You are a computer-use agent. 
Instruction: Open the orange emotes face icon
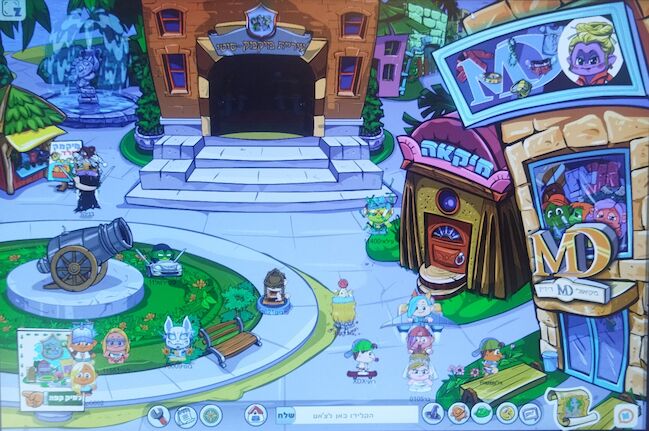point(458,413)
